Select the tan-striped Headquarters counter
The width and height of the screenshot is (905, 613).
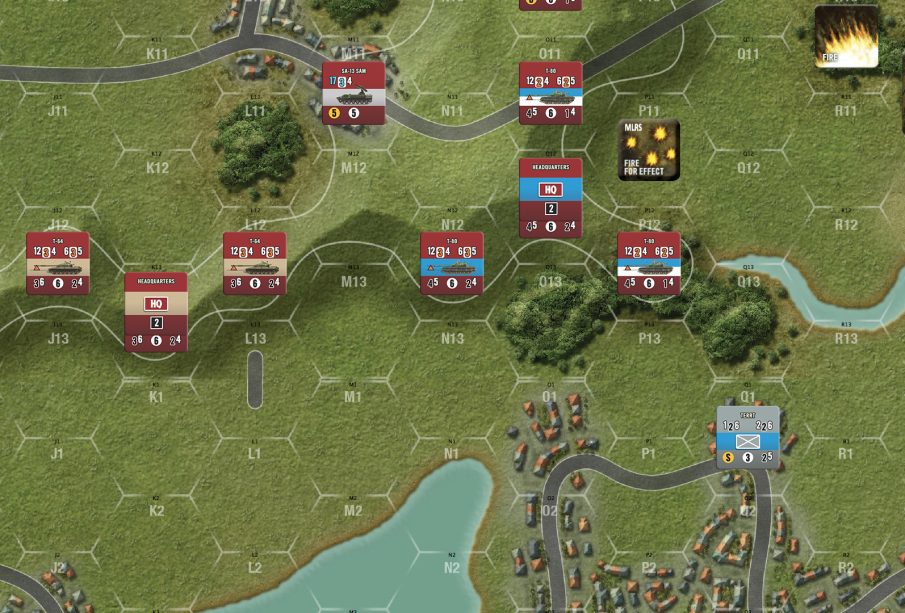(x=156, y=311)
